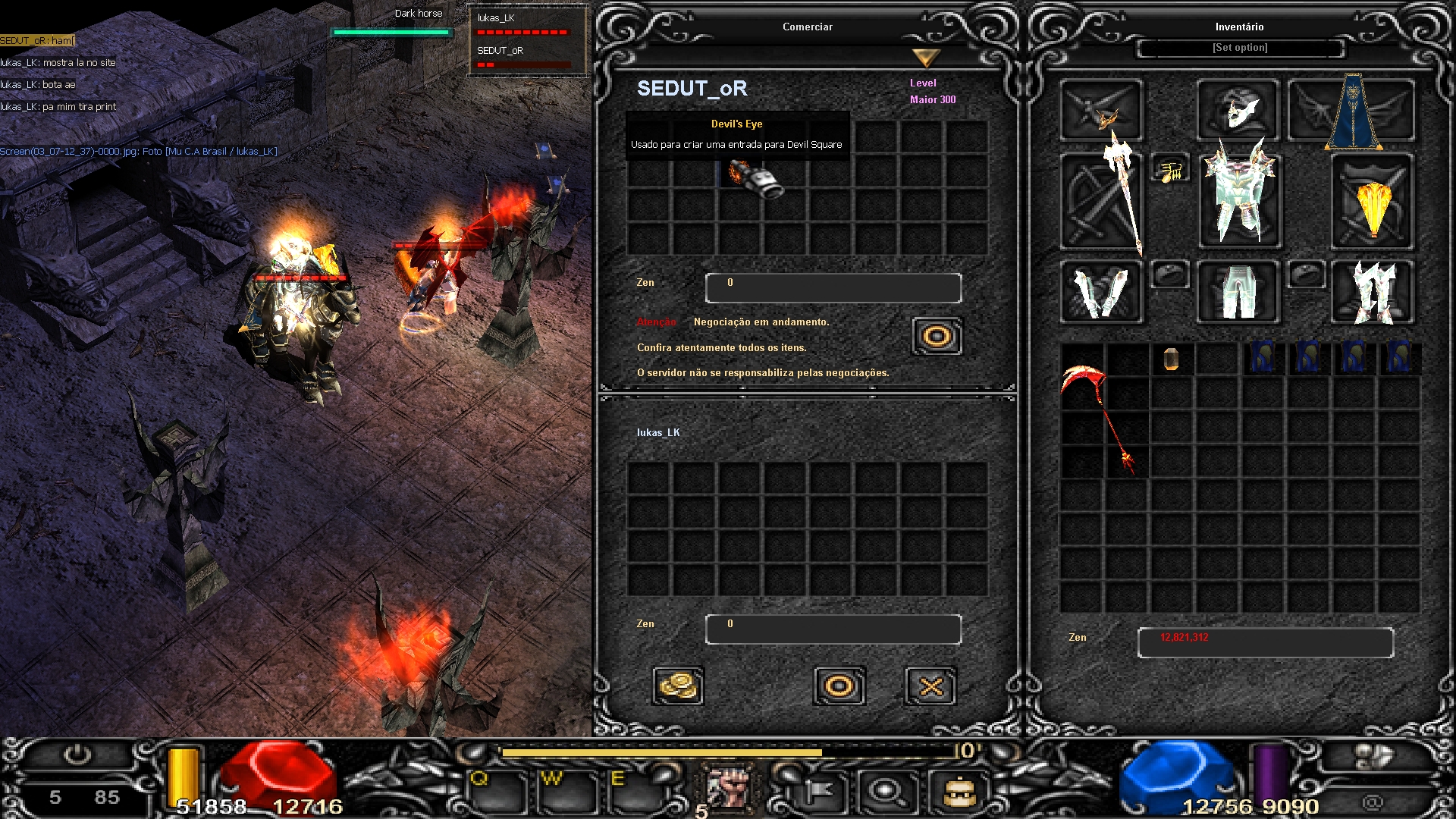The image size is (1456, 819).
Task: Select the equipped pants slot
Action: click(x=1238, y=293)
